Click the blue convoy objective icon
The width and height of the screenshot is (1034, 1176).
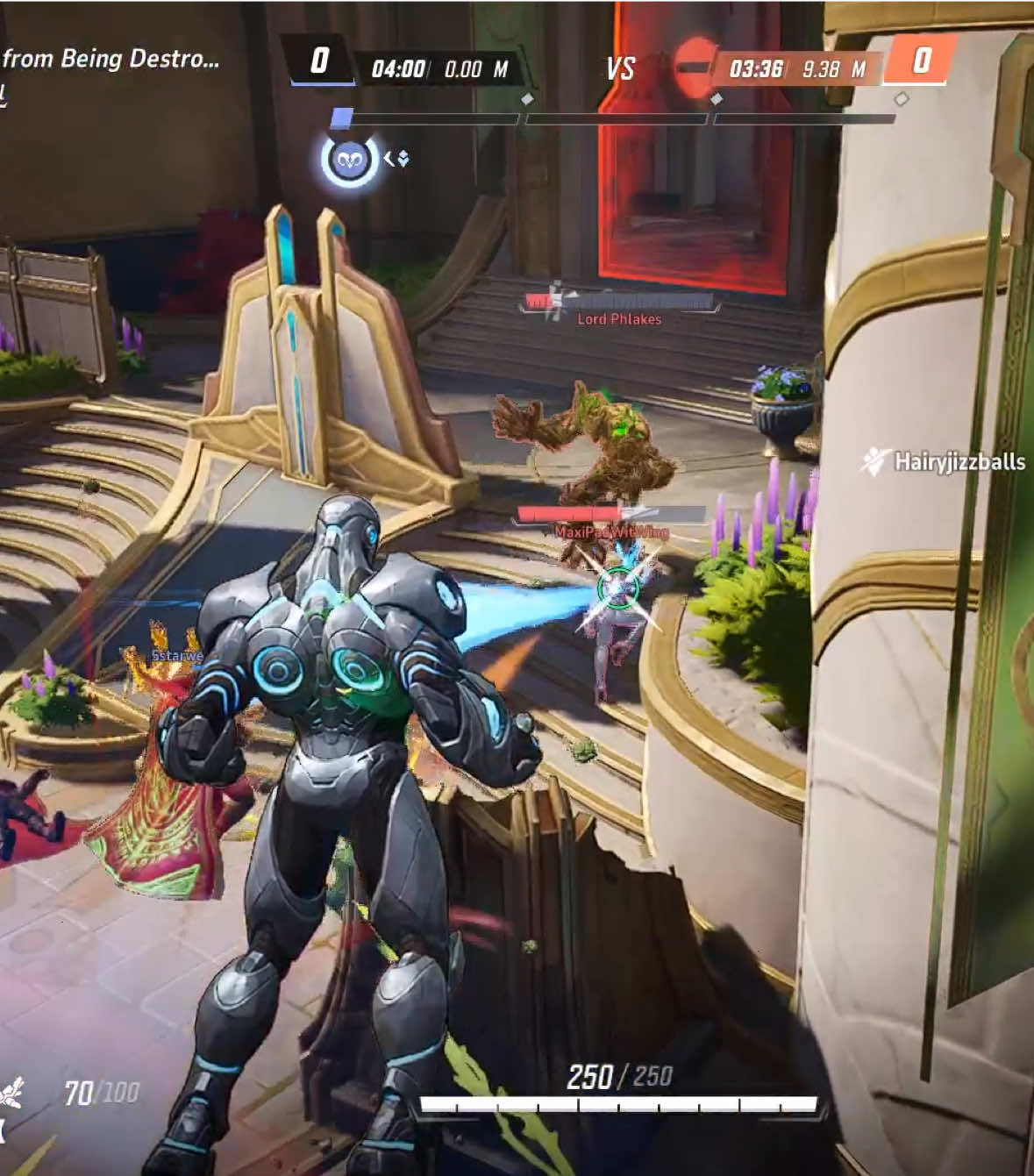point(349,160)
